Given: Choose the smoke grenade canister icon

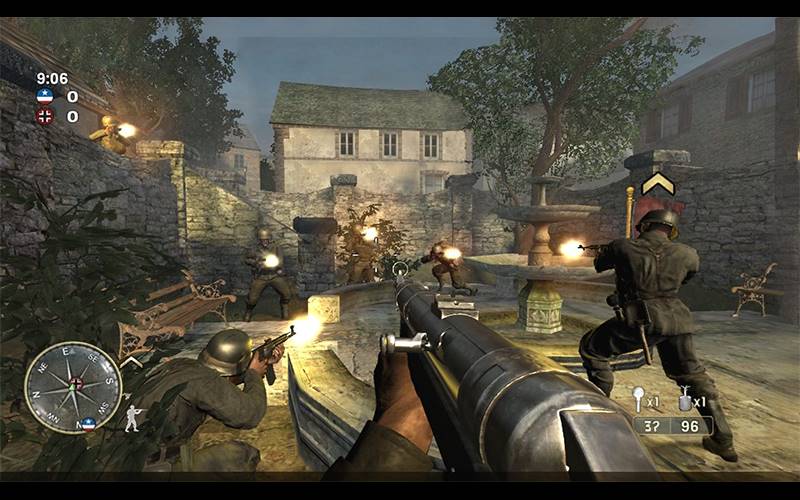Looking at the screenshot, I should coord(685,398).
